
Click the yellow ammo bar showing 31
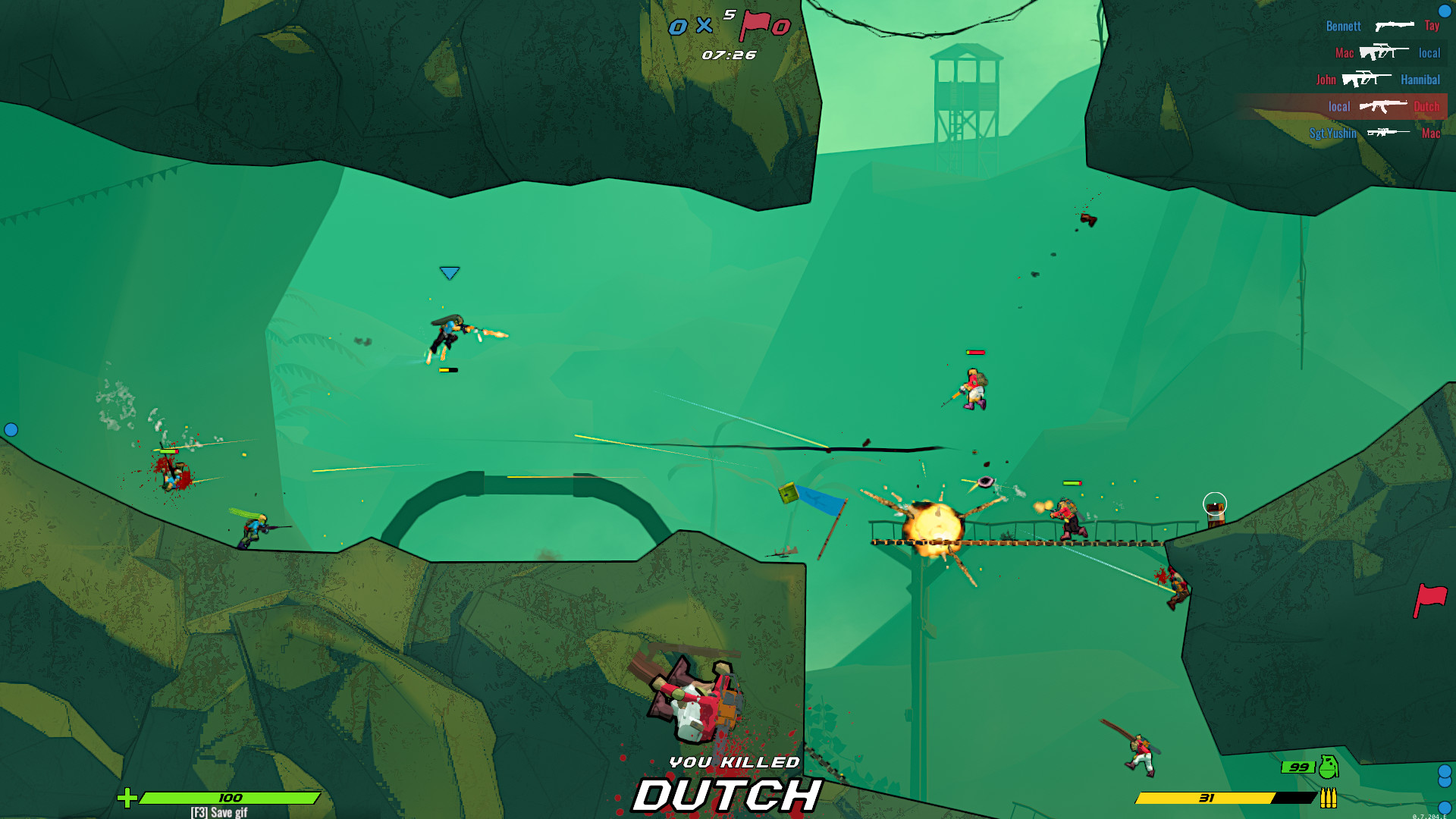[1206, 798]
